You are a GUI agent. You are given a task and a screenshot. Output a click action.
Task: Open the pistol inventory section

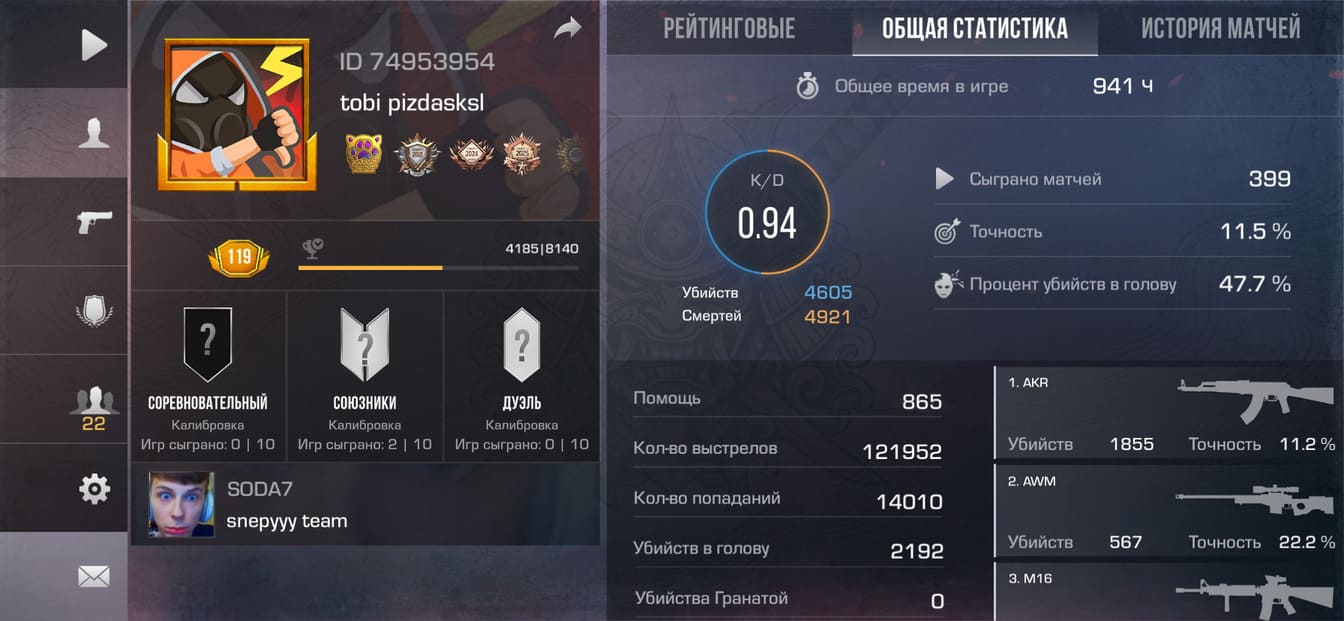93,221
